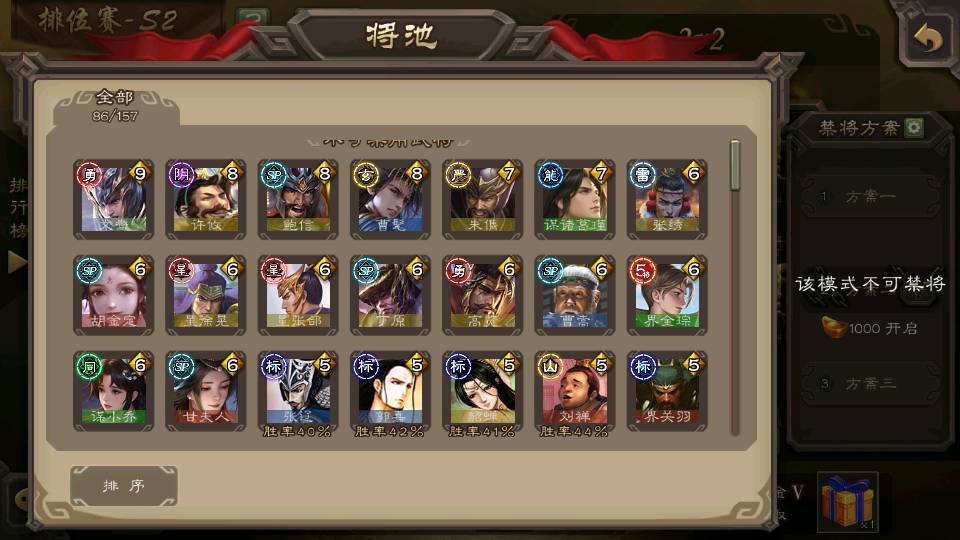Image resolution: width=960 pixels, height=540 pixels.
Task: Select the 朱儁 hero card
Action: 482,199
